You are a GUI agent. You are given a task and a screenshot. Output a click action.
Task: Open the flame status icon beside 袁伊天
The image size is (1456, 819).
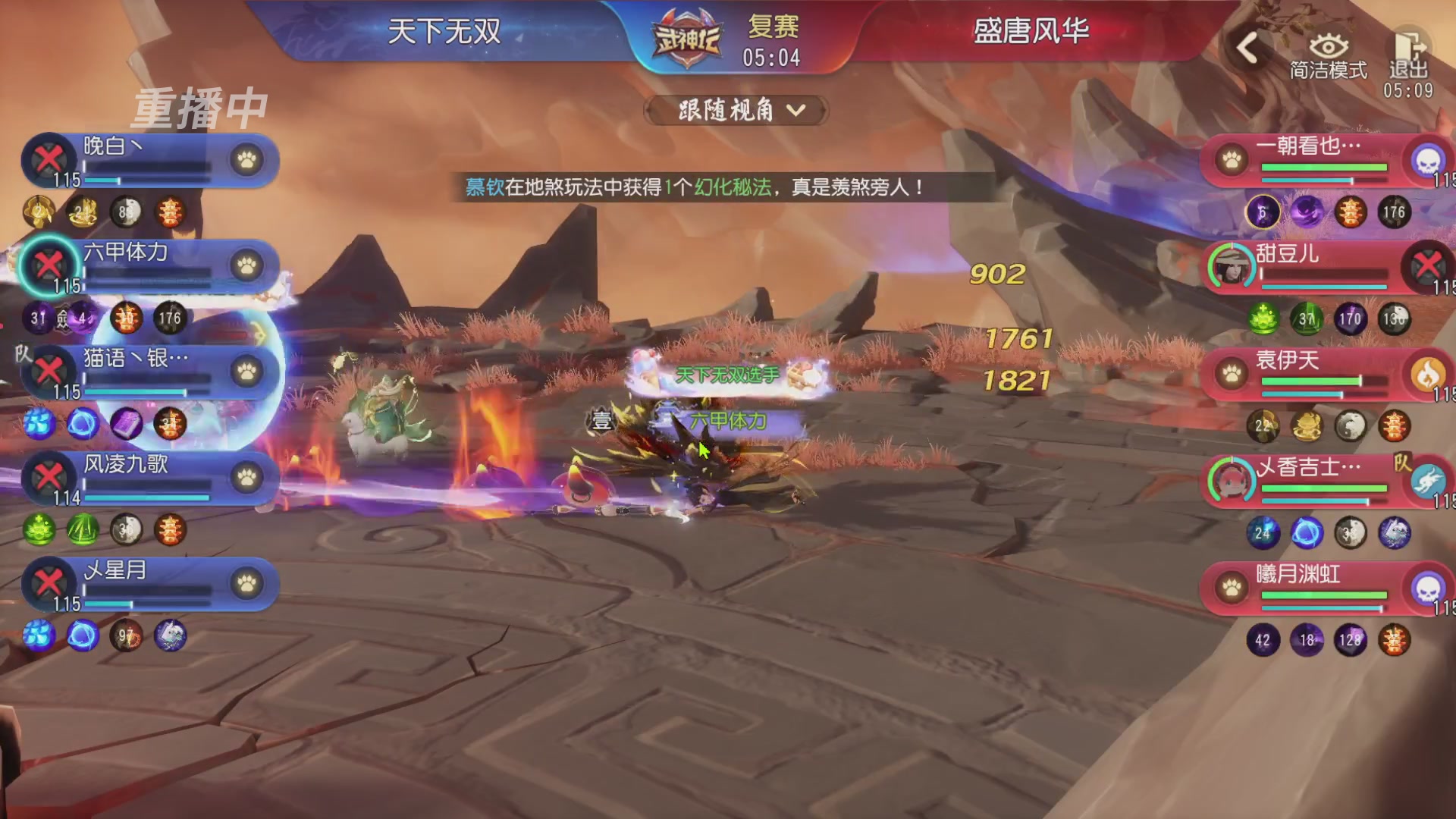tap(1429, 375)
